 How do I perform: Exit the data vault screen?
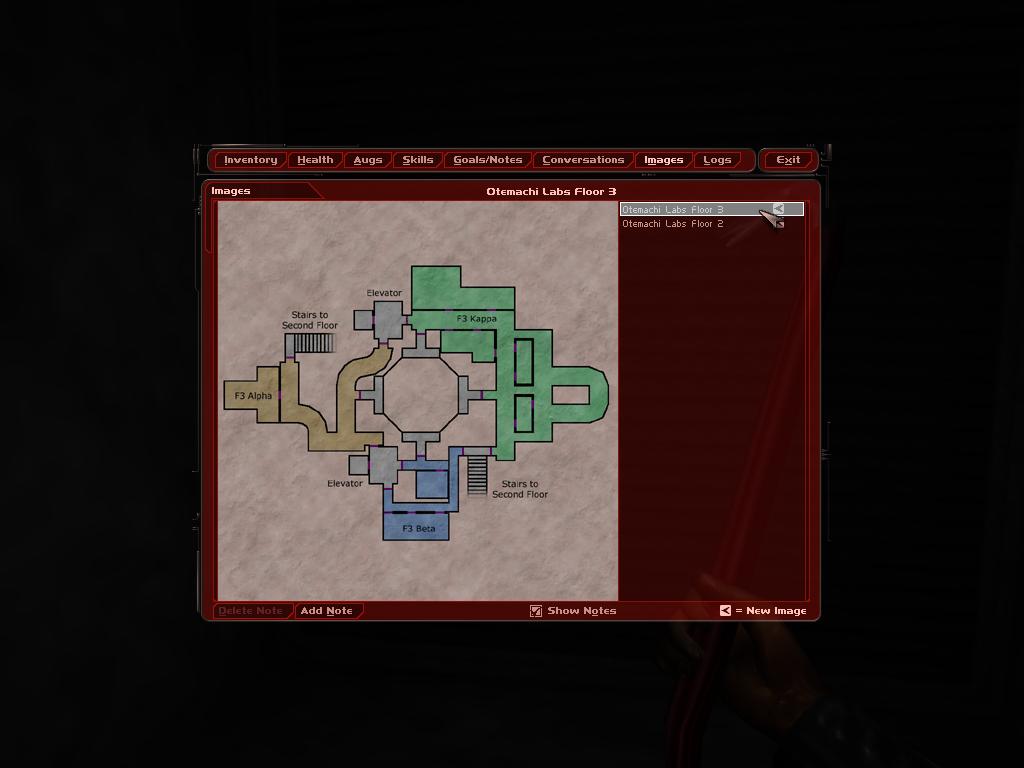[788, 160]
